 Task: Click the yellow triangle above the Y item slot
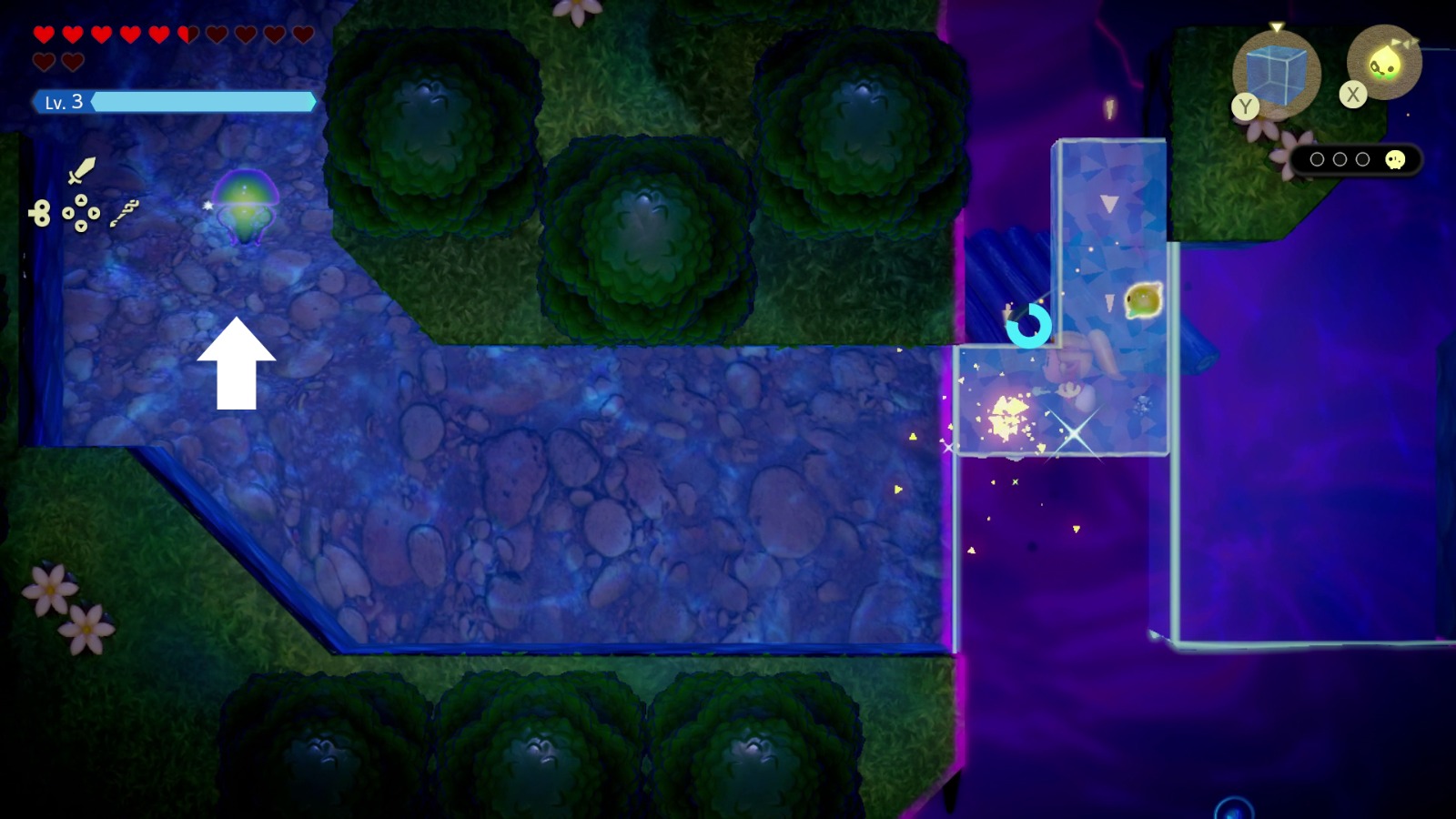(x=1276, y=27)
